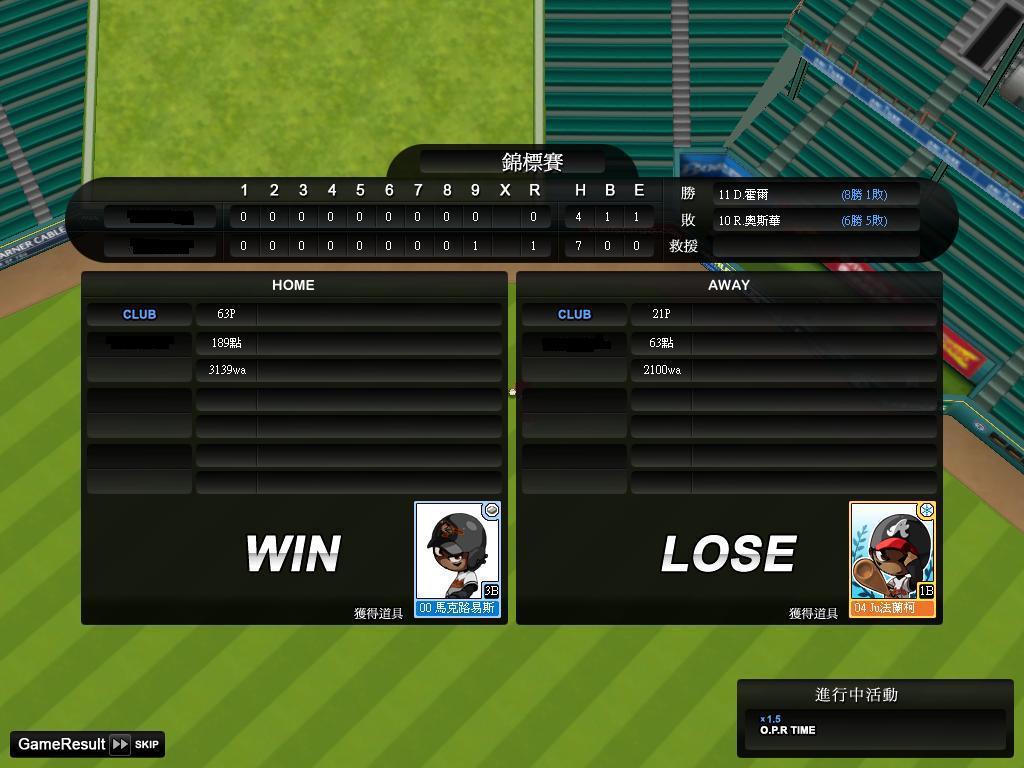Select the home team player card
This screenshot has width=1024, height=768.
457,559
